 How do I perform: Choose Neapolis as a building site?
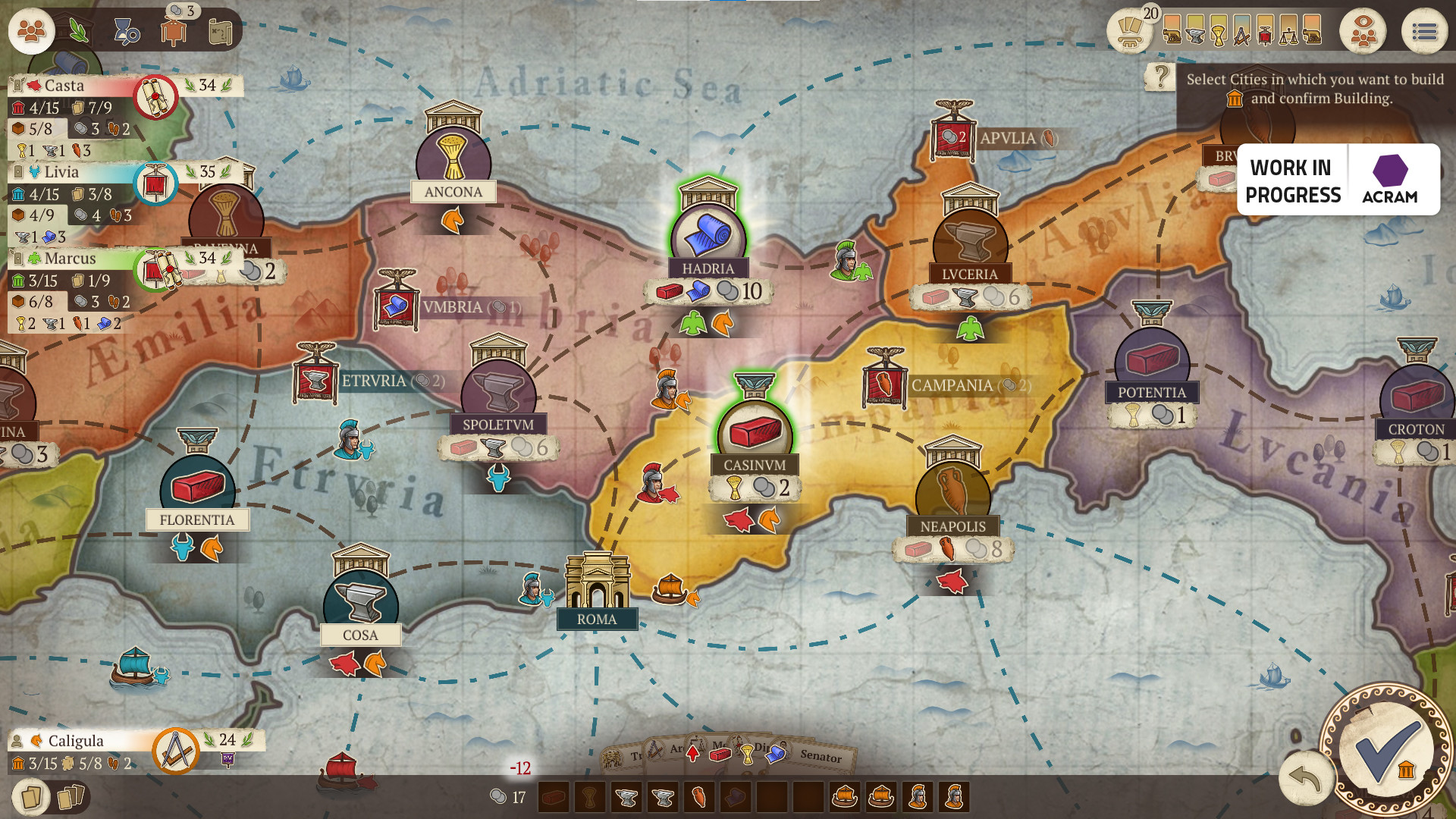952,494
